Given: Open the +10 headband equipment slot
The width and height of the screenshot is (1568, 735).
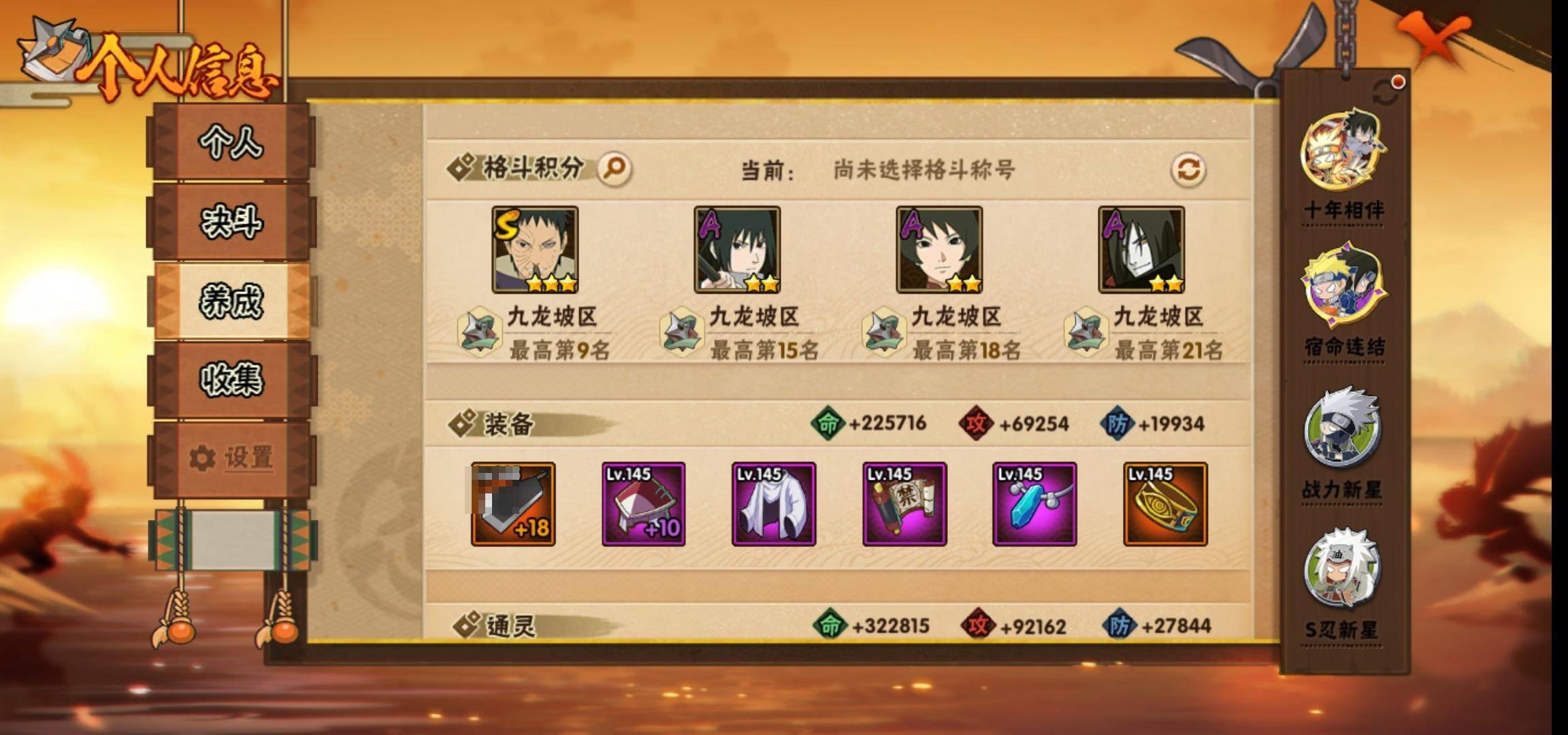Looking at the screenshot, I should (643, 504).
